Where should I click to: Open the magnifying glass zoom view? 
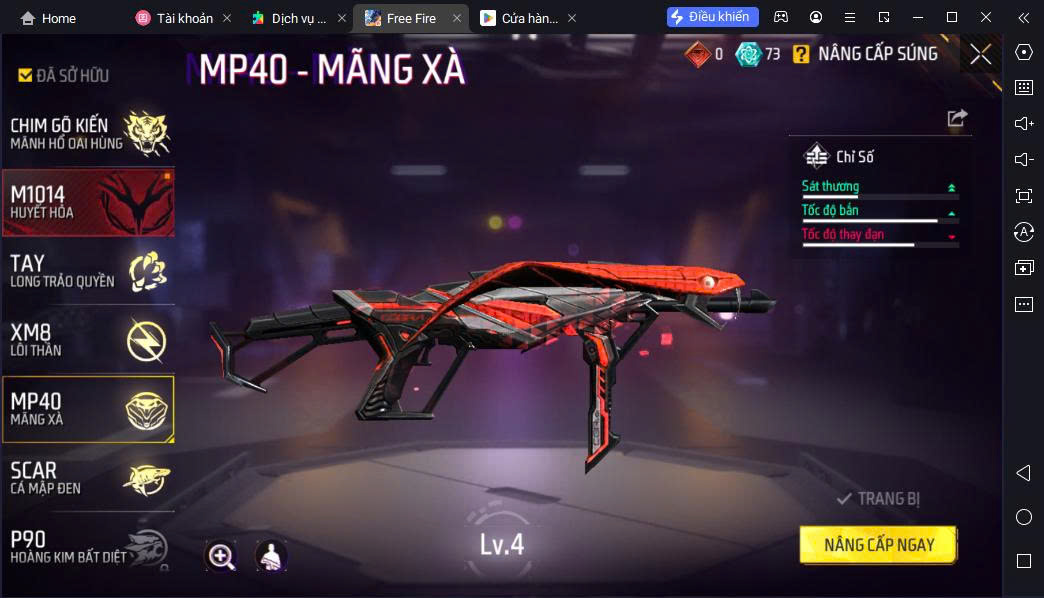[221, 556]
